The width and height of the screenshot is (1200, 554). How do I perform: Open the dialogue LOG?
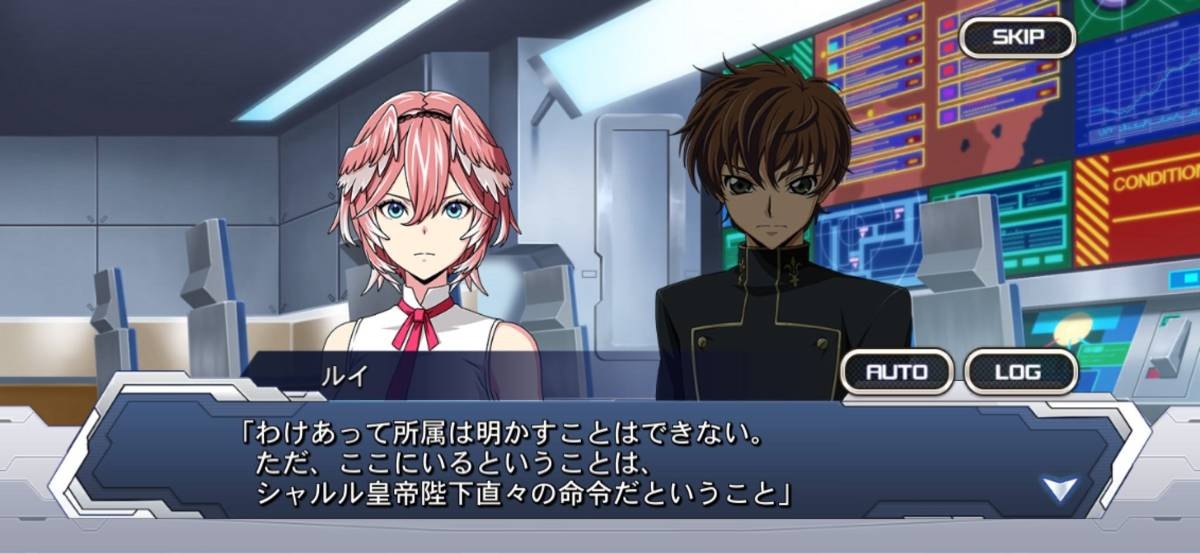coord(1020,372)
